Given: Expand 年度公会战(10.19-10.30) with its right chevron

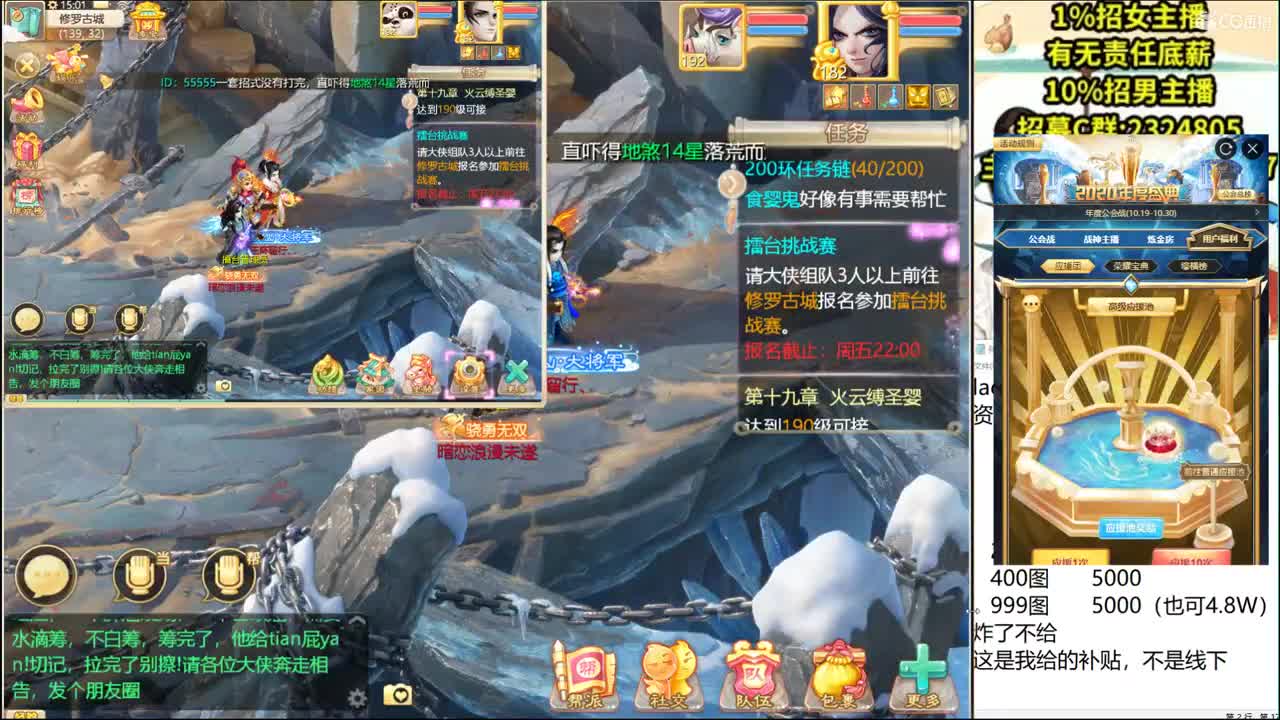Looking at the screenshot, I should [1256, 212].
